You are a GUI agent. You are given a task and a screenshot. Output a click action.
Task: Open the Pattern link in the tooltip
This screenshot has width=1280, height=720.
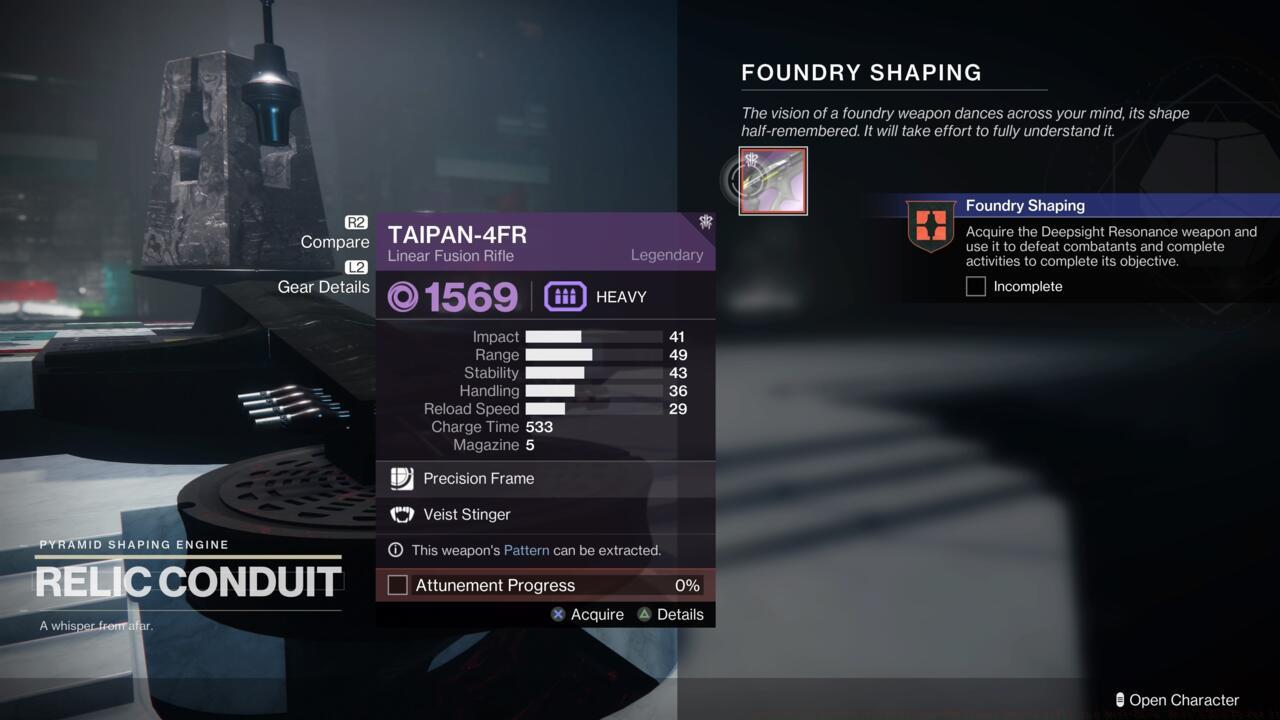pos(527,550)
